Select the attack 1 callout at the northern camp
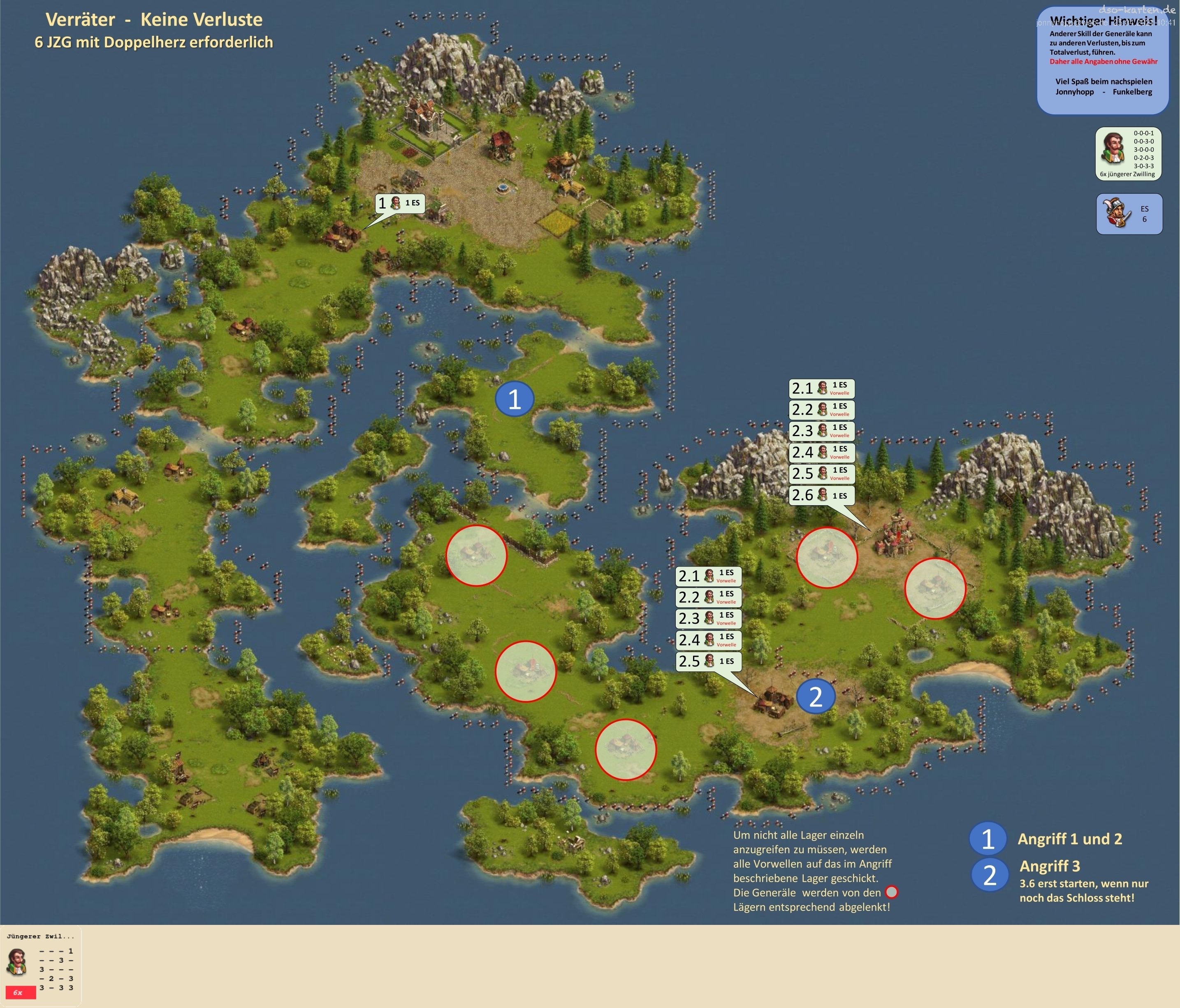This screenshot has height=1008, width=1180. 400,203
